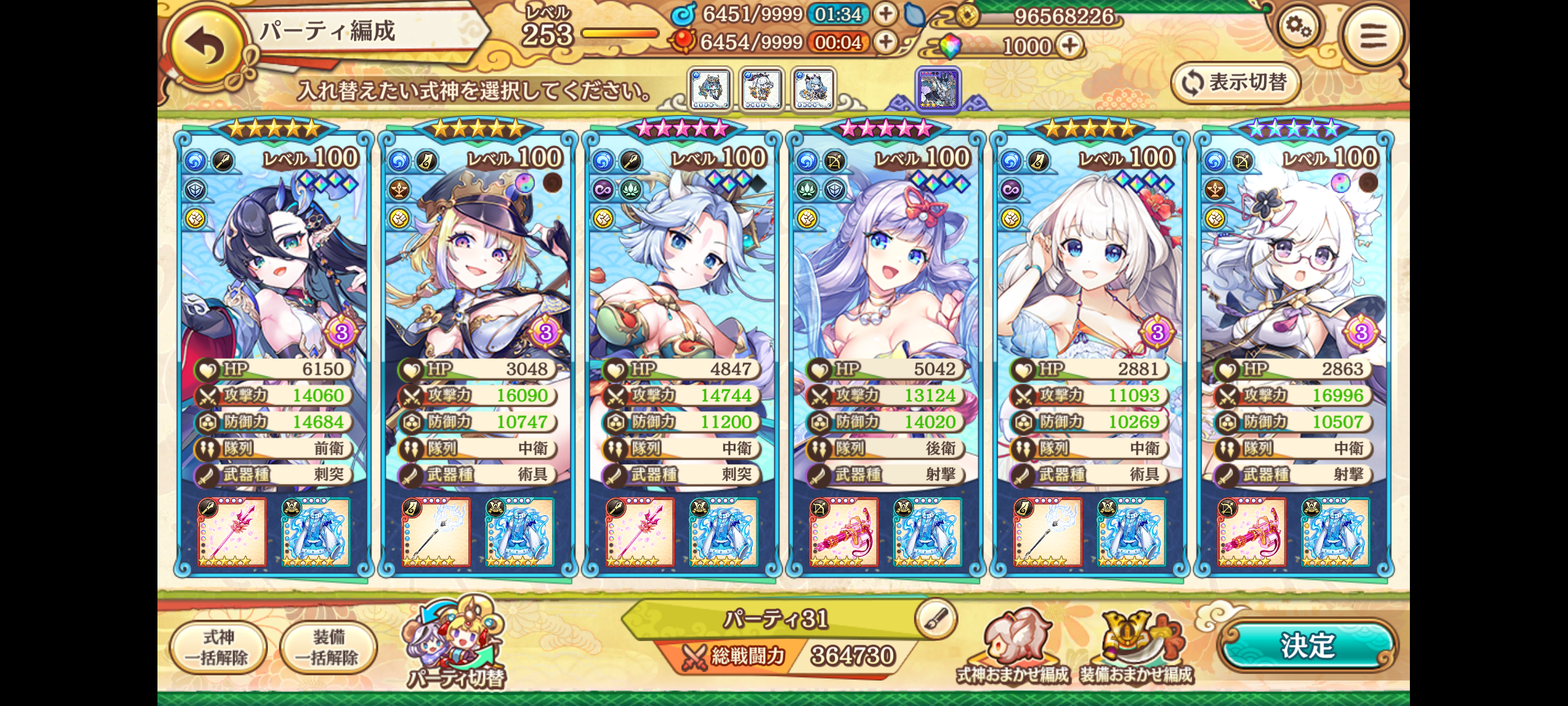This screenshot has height=706, width=1568.
Task: Confirm the party with the 決定 button
Action: [x=1307, y=646]
